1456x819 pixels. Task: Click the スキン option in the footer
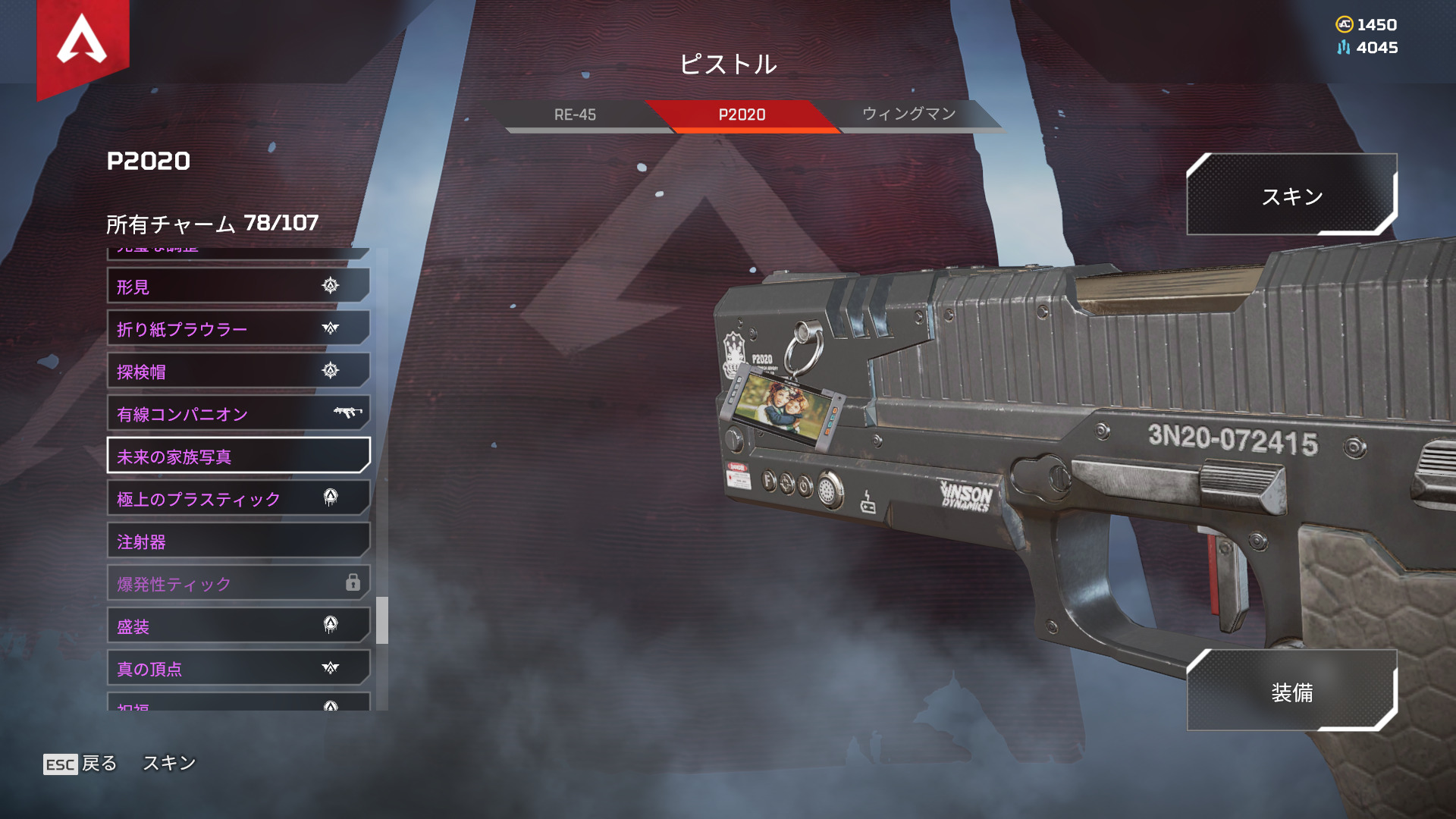tap(169, 763)
